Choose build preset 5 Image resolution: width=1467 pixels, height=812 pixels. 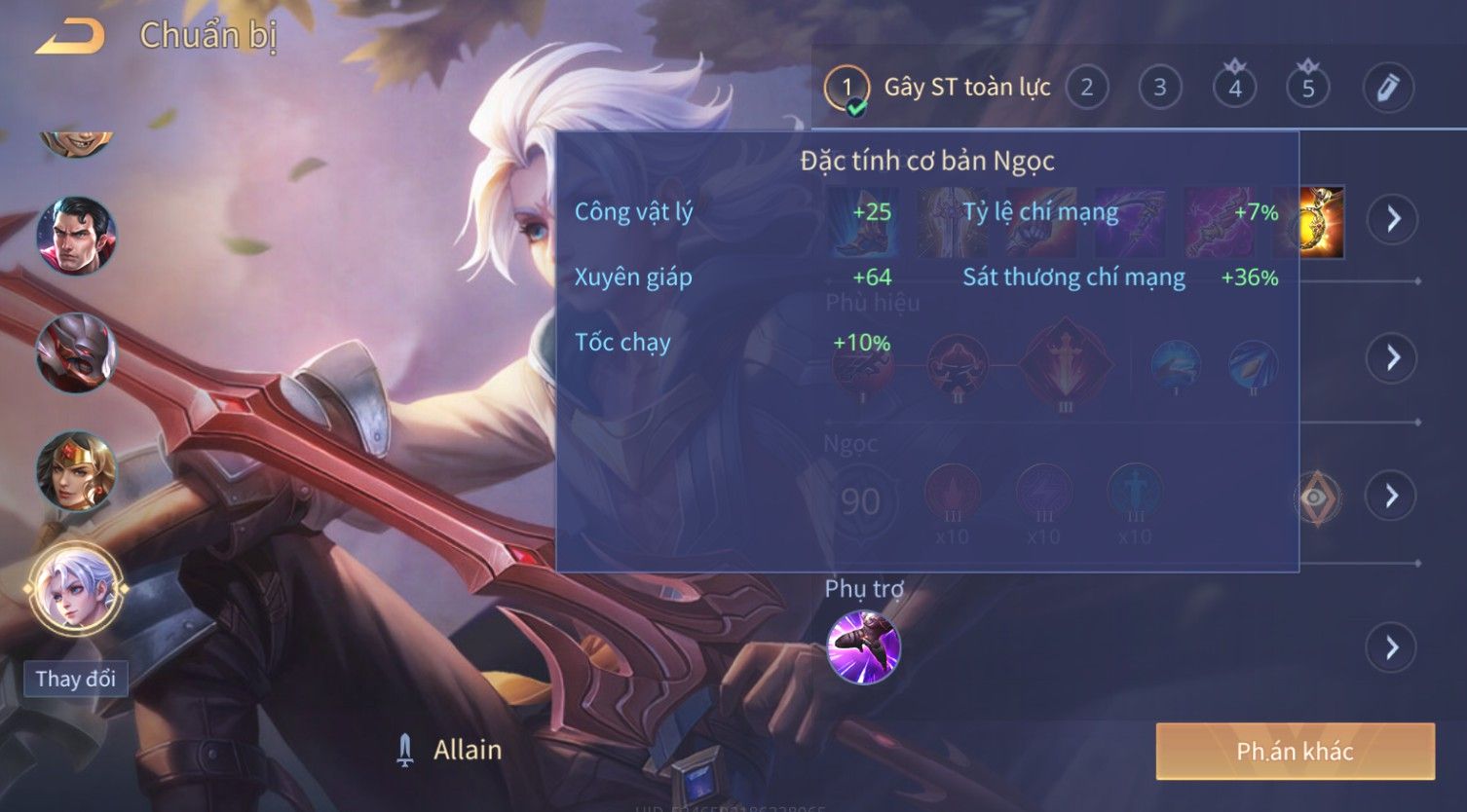pyautogui.click(x=1307, y=89)
